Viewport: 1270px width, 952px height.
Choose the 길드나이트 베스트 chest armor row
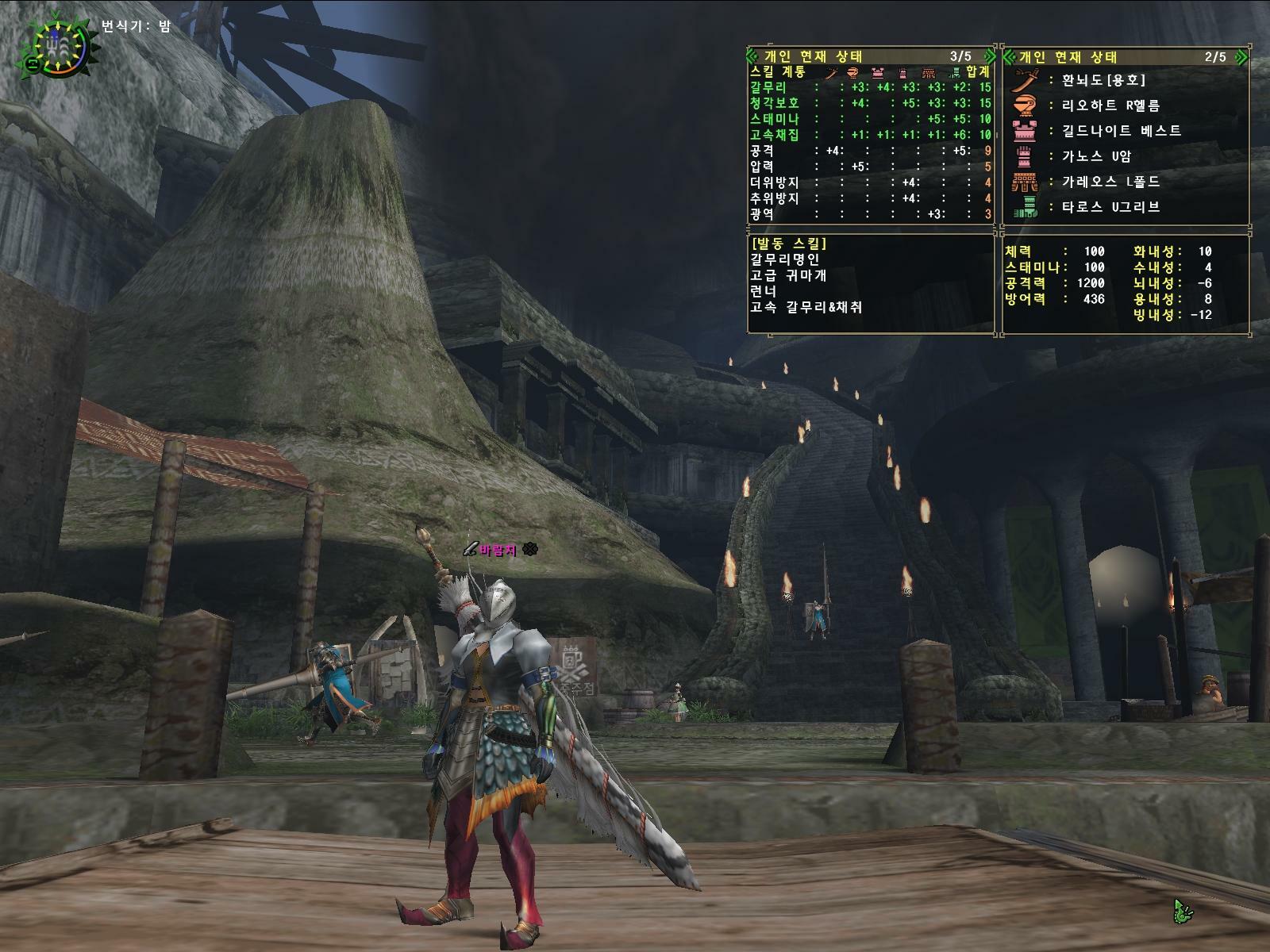click(1121, 131)
